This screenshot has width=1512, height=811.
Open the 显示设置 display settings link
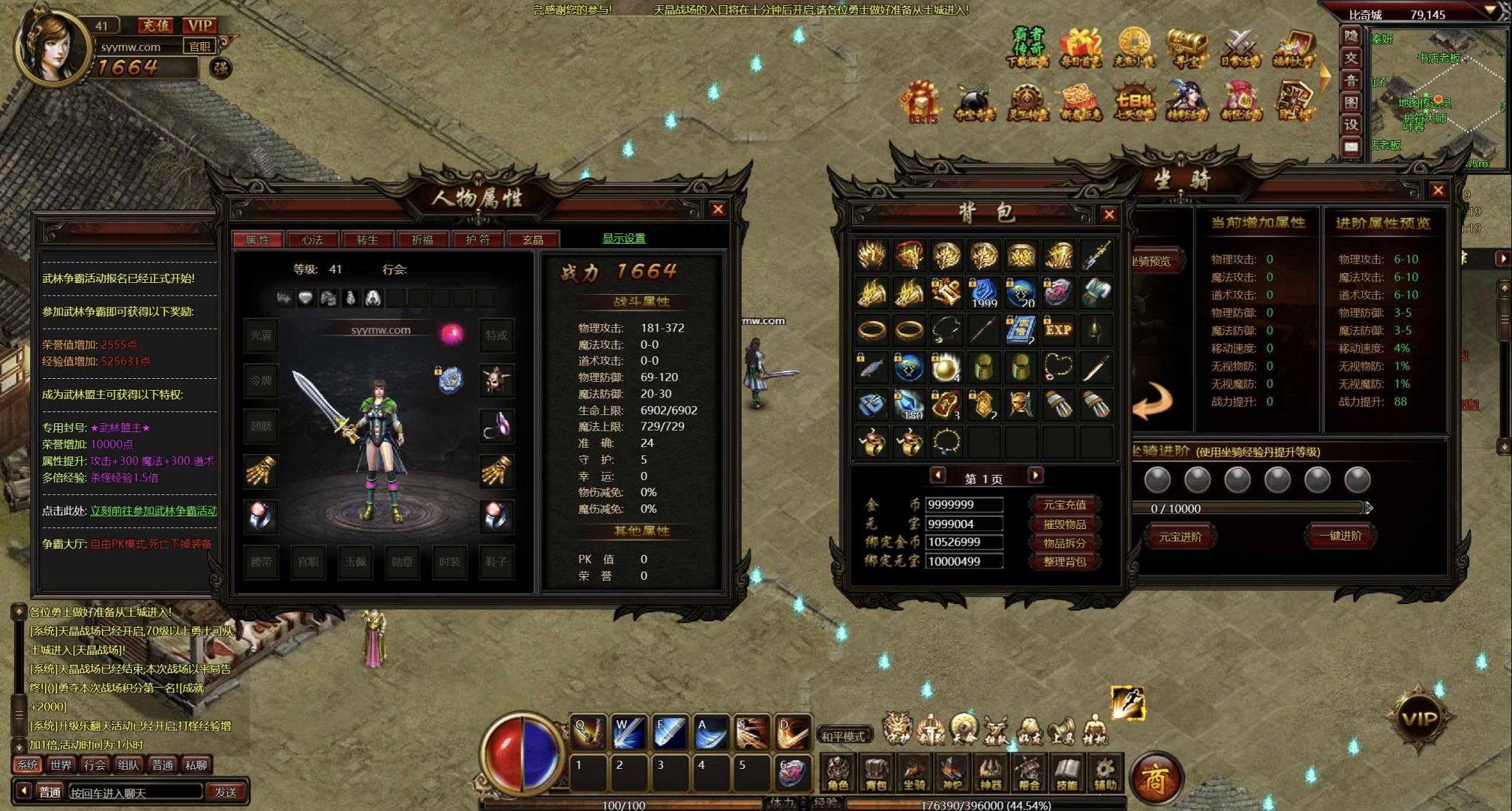[624, 239]
